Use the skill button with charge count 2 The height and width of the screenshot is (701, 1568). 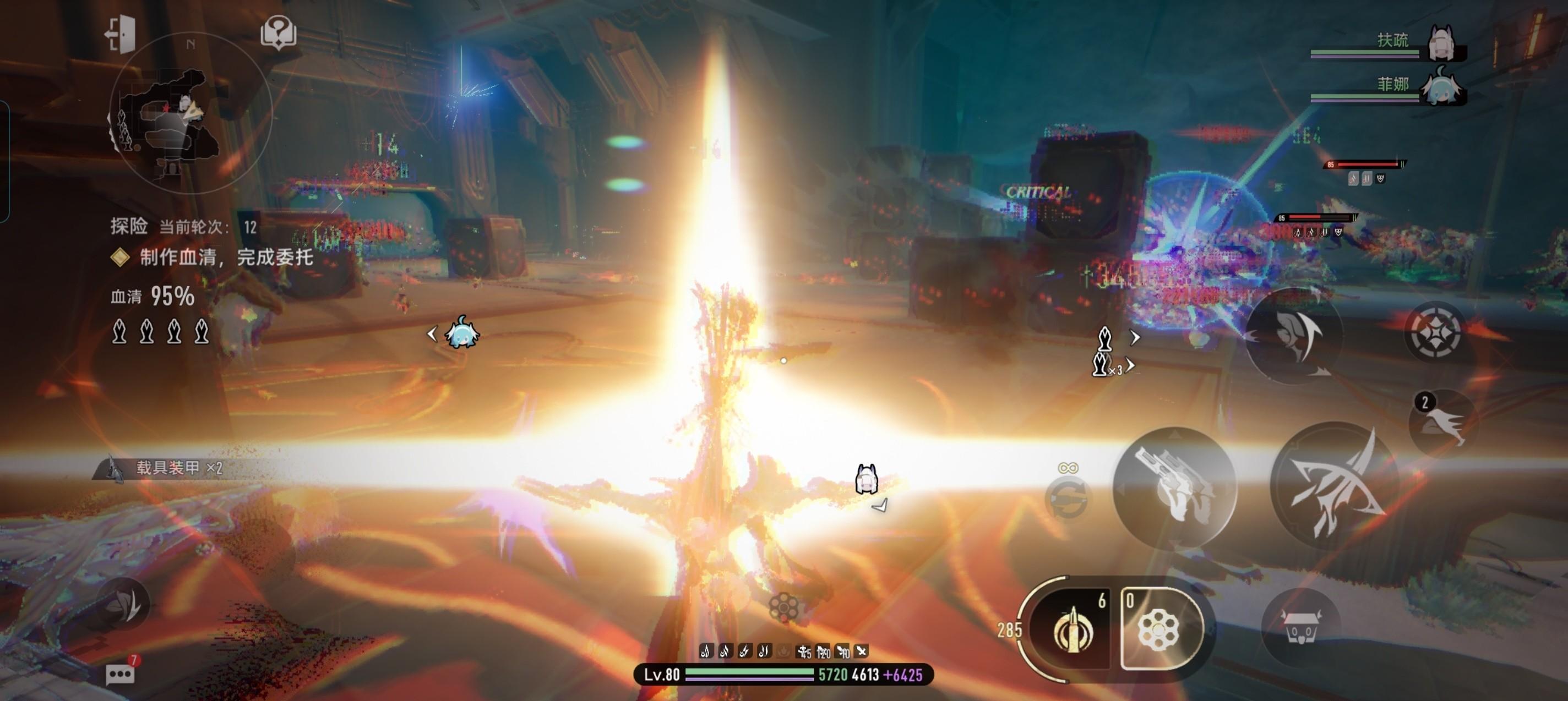pos(1442,421)
